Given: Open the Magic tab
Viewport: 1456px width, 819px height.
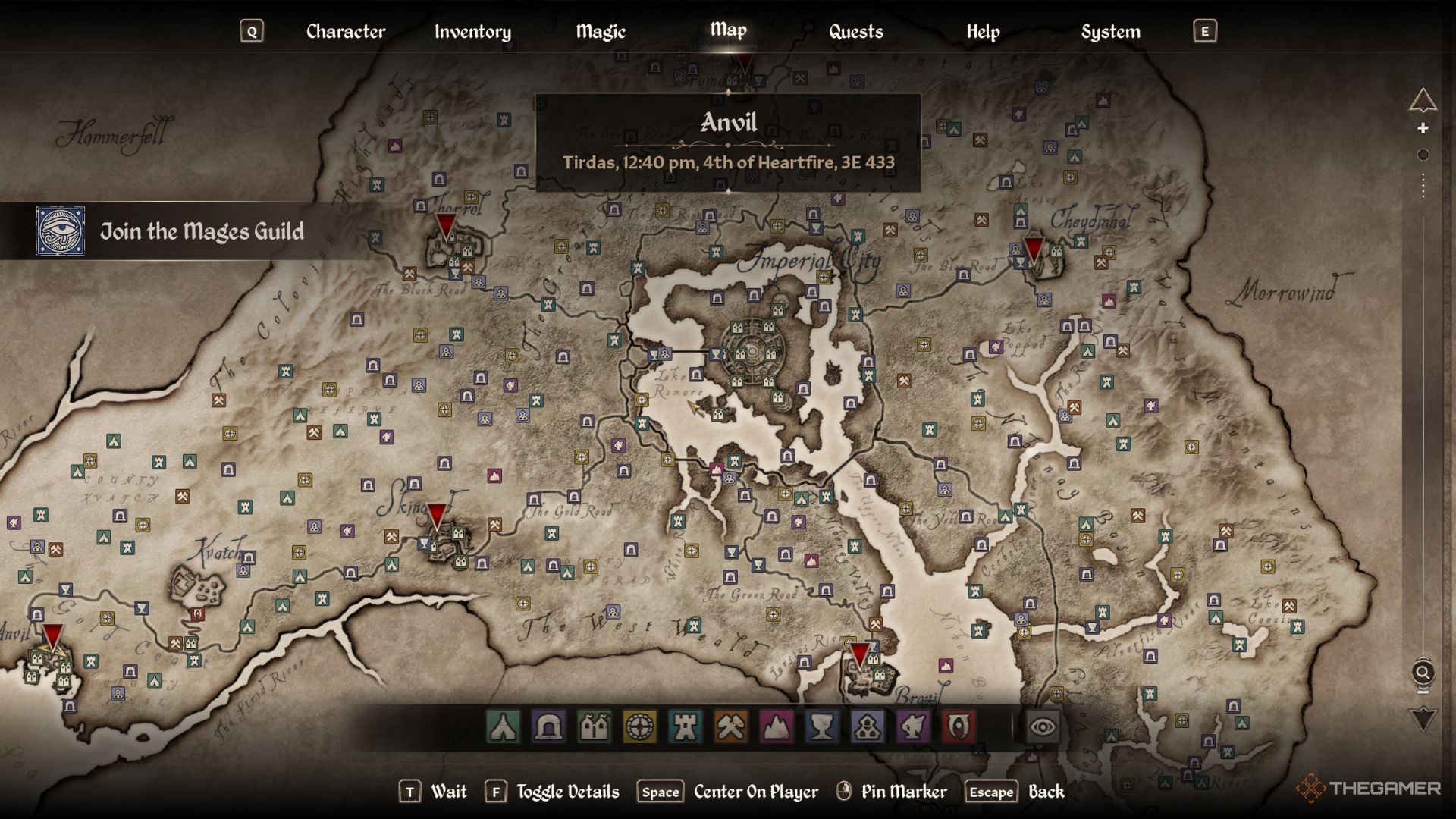Looking at the screenshot, I should (601, 31).
